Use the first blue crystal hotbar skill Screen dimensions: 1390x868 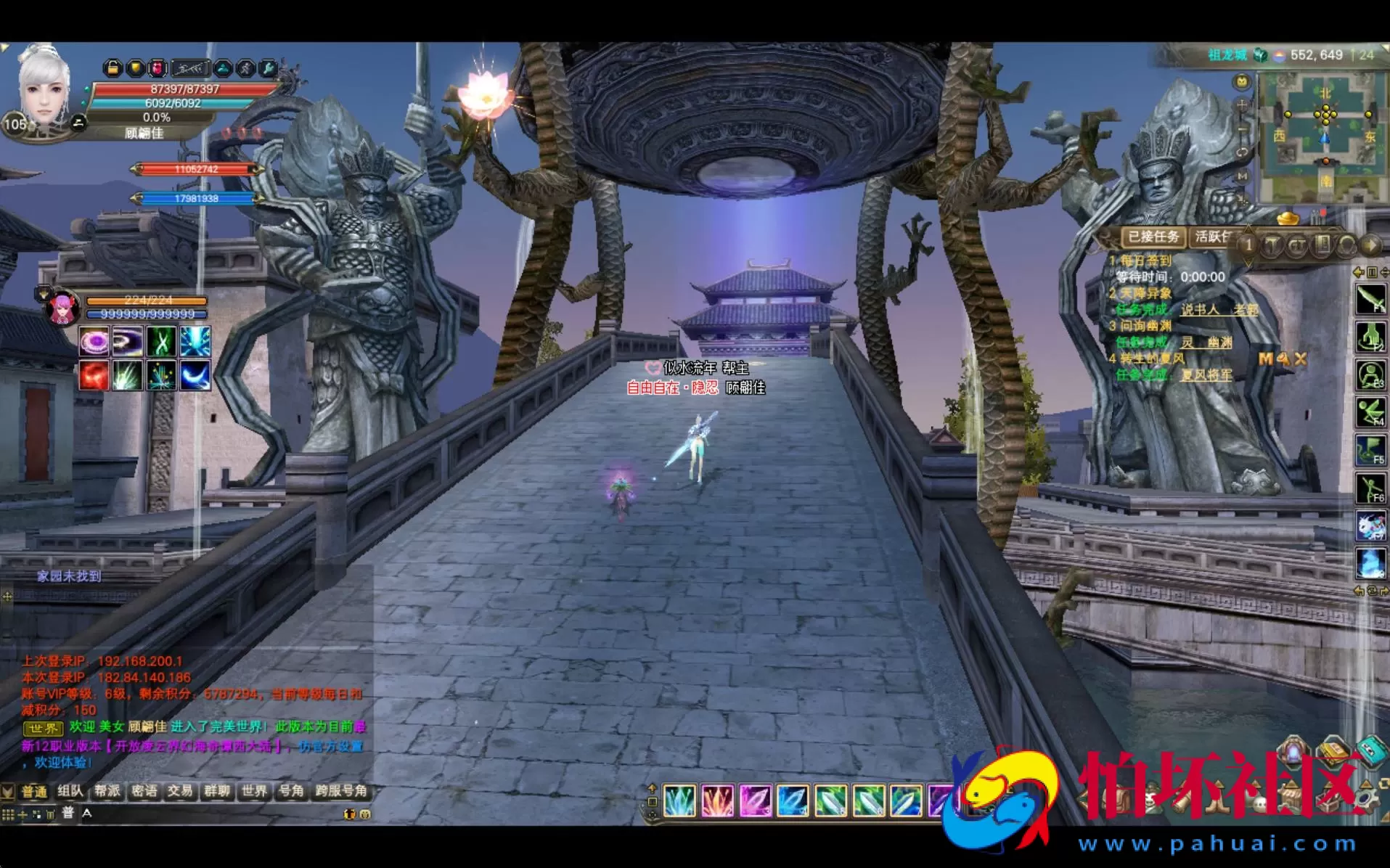[x=679, y=801]
